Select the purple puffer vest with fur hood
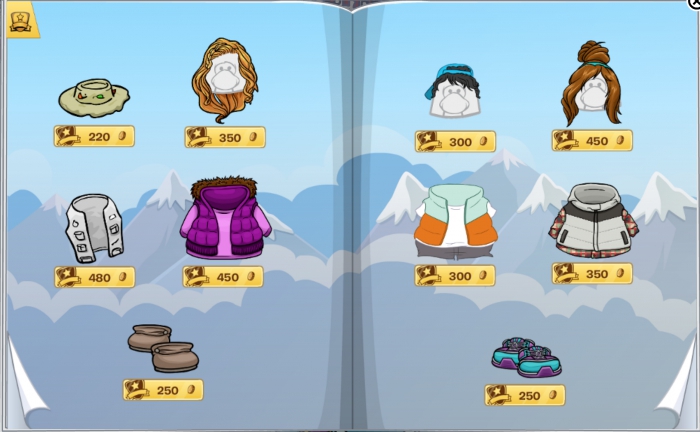The width and height of the screenshot is (700, 432). coord(224,219)
